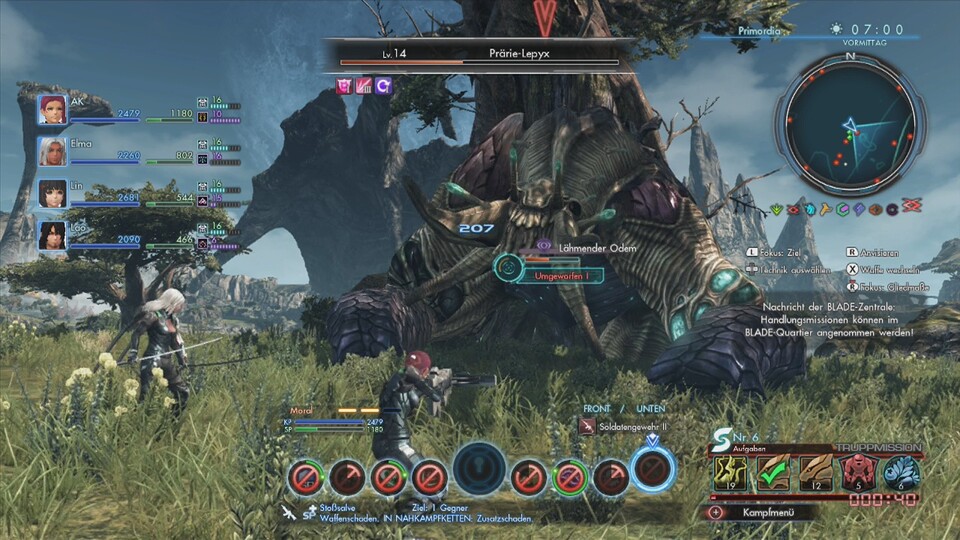
Task: Open the circular minimap
Action: pos(850,125)
